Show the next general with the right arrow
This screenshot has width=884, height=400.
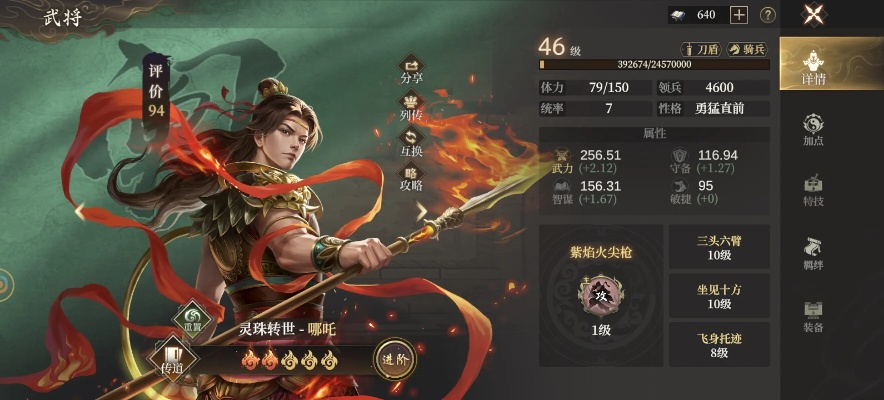422,211
